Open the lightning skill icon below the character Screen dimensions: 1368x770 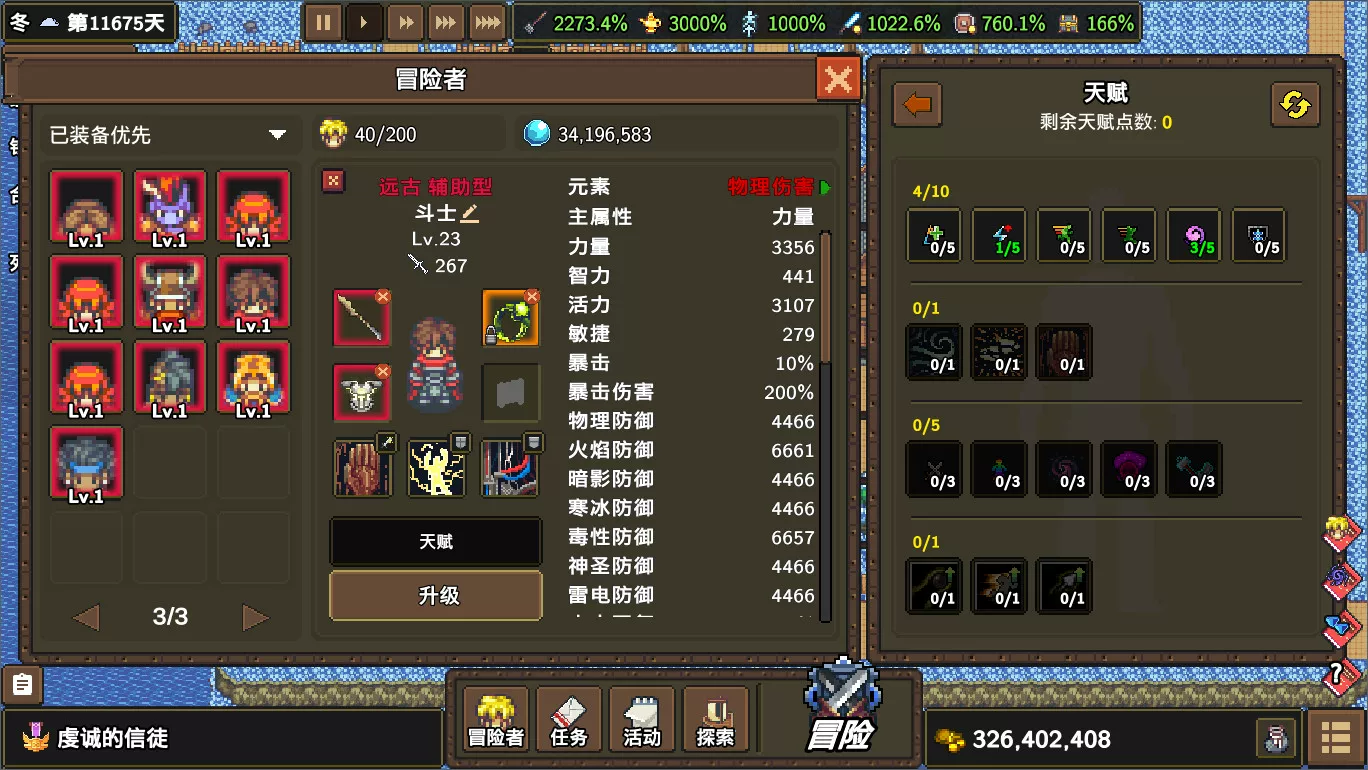(x=436, y=467)
